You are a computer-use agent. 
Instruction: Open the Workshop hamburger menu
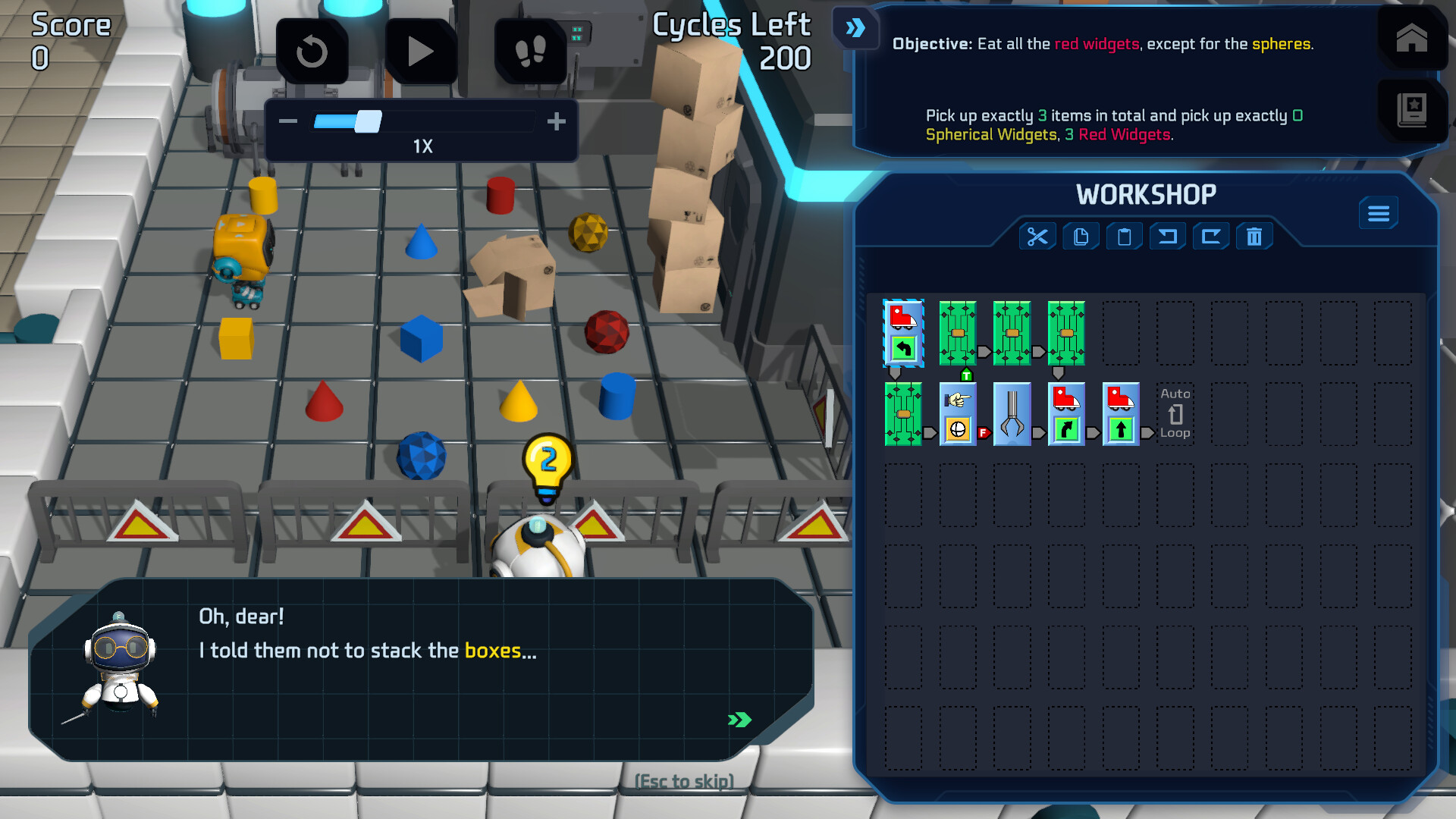[1378, 214]
